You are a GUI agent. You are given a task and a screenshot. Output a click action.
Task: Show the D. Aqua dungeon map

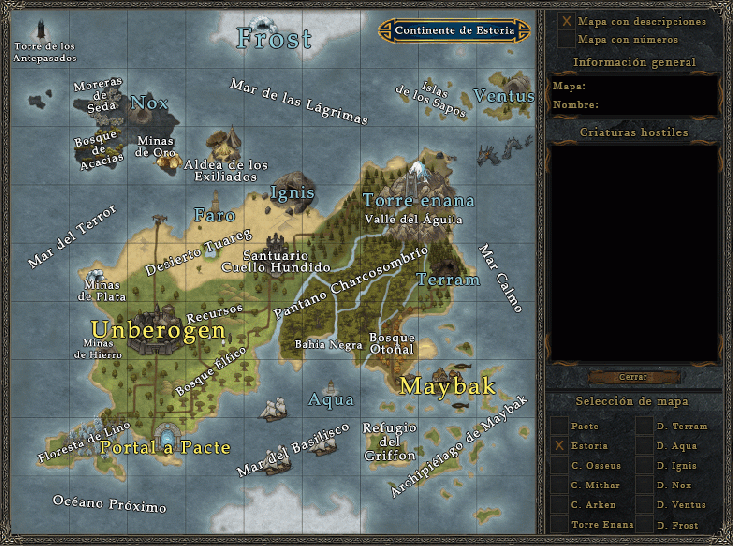point(645,446)
